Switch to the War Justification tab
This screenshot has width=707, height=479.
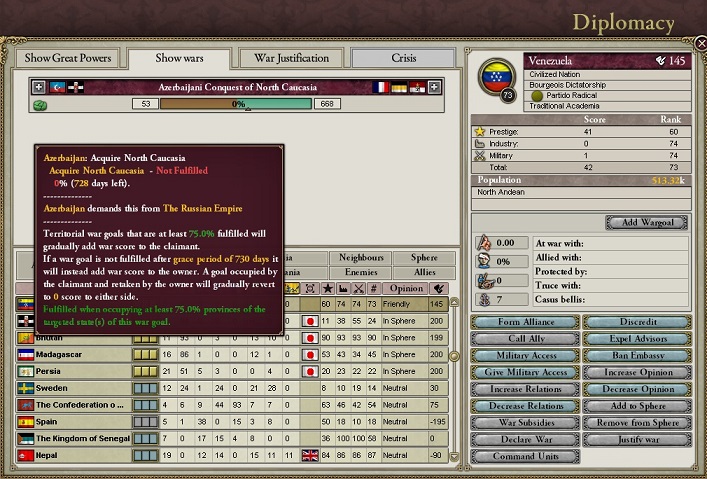[x=292, y=58]
